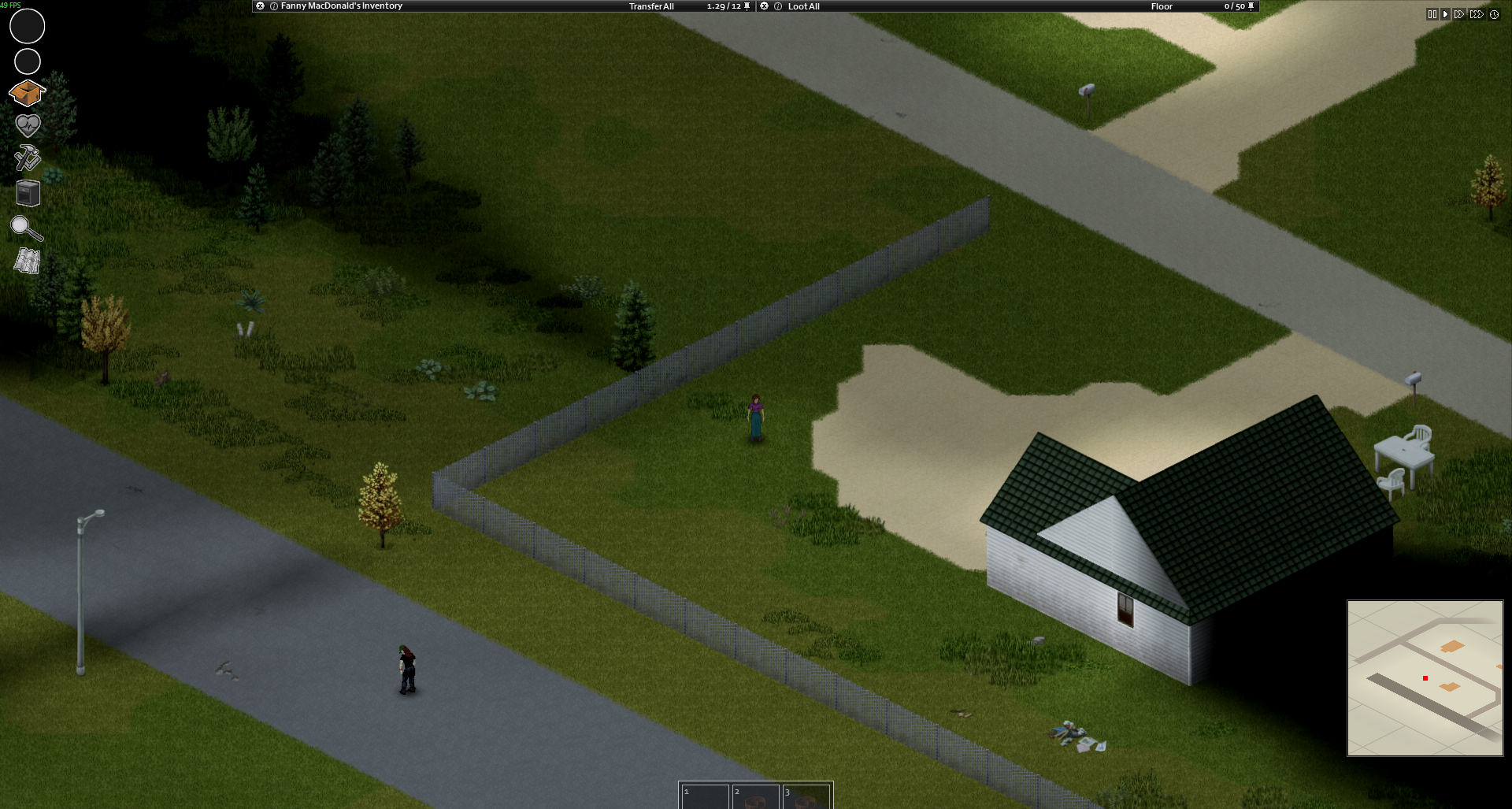1512x809 pixels.
Task: Activate the magnifying glass search mode
Action: pos(26,228)
